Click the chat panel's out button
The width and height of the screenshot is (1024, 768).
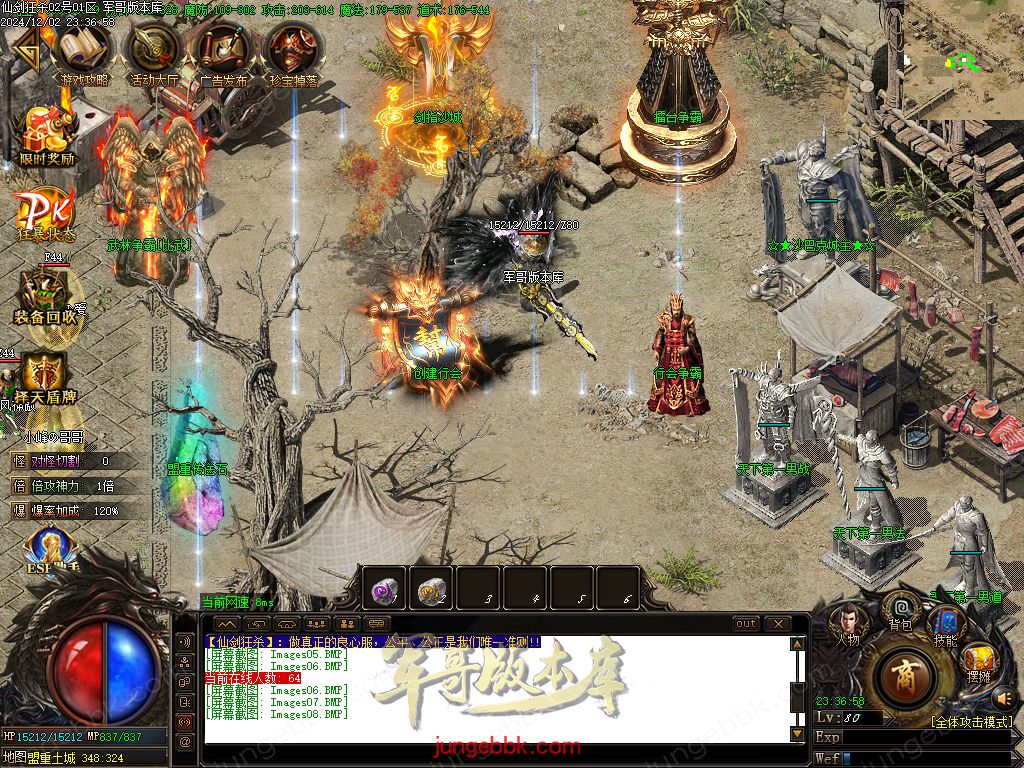[x=746, y=624]
